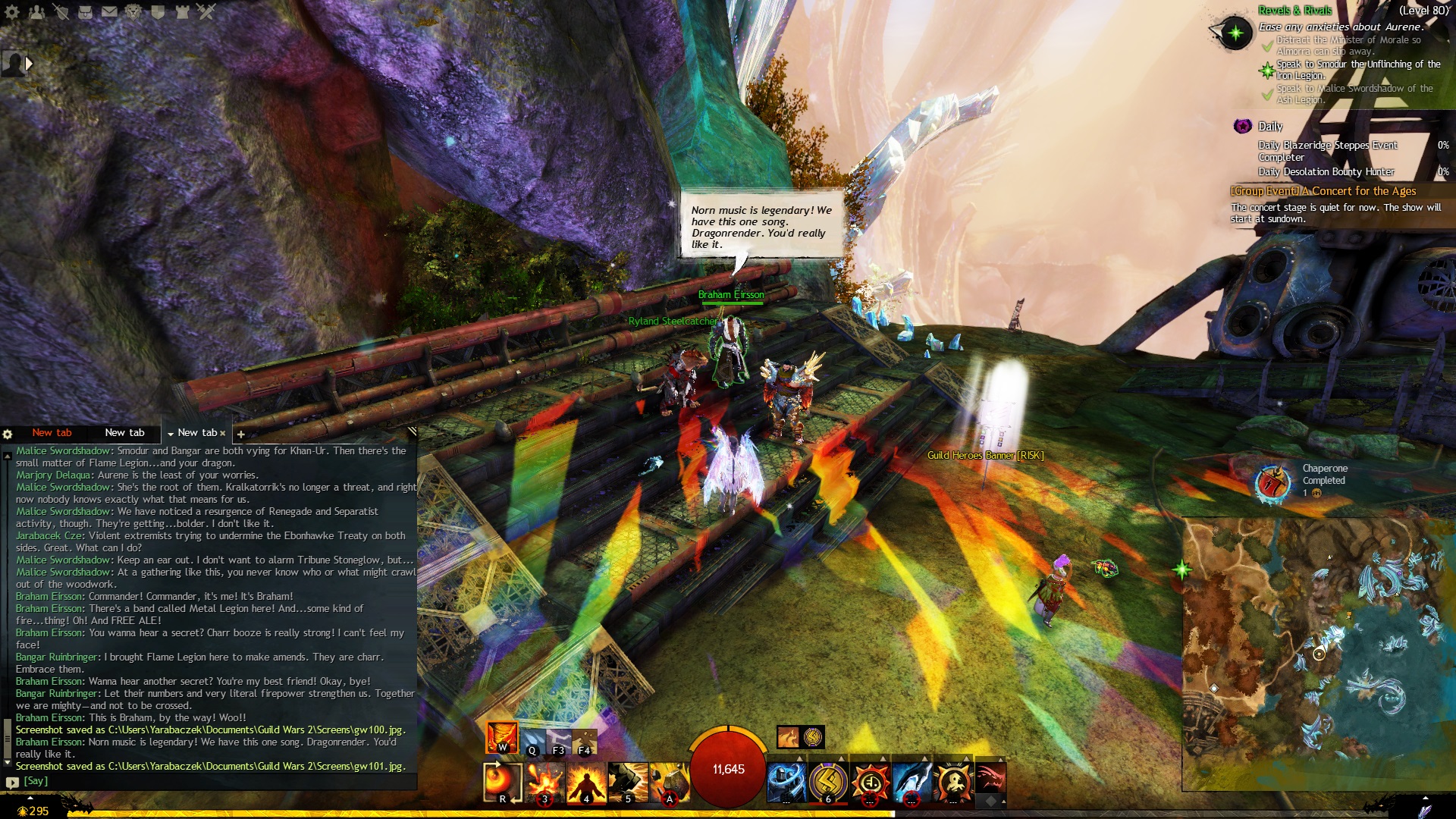Click the Say chat input field

click(x=212, y=780)
